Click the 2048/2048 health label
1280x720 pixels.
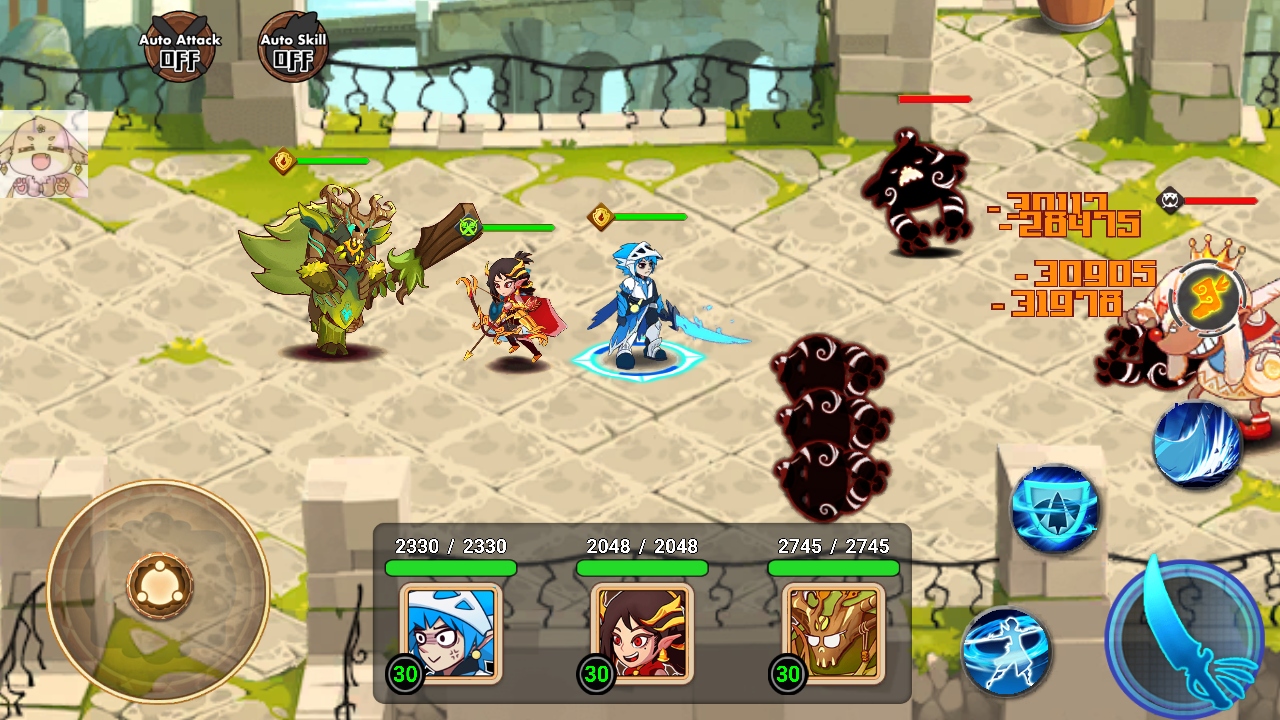pyautogui.click(x=640, y=546)
